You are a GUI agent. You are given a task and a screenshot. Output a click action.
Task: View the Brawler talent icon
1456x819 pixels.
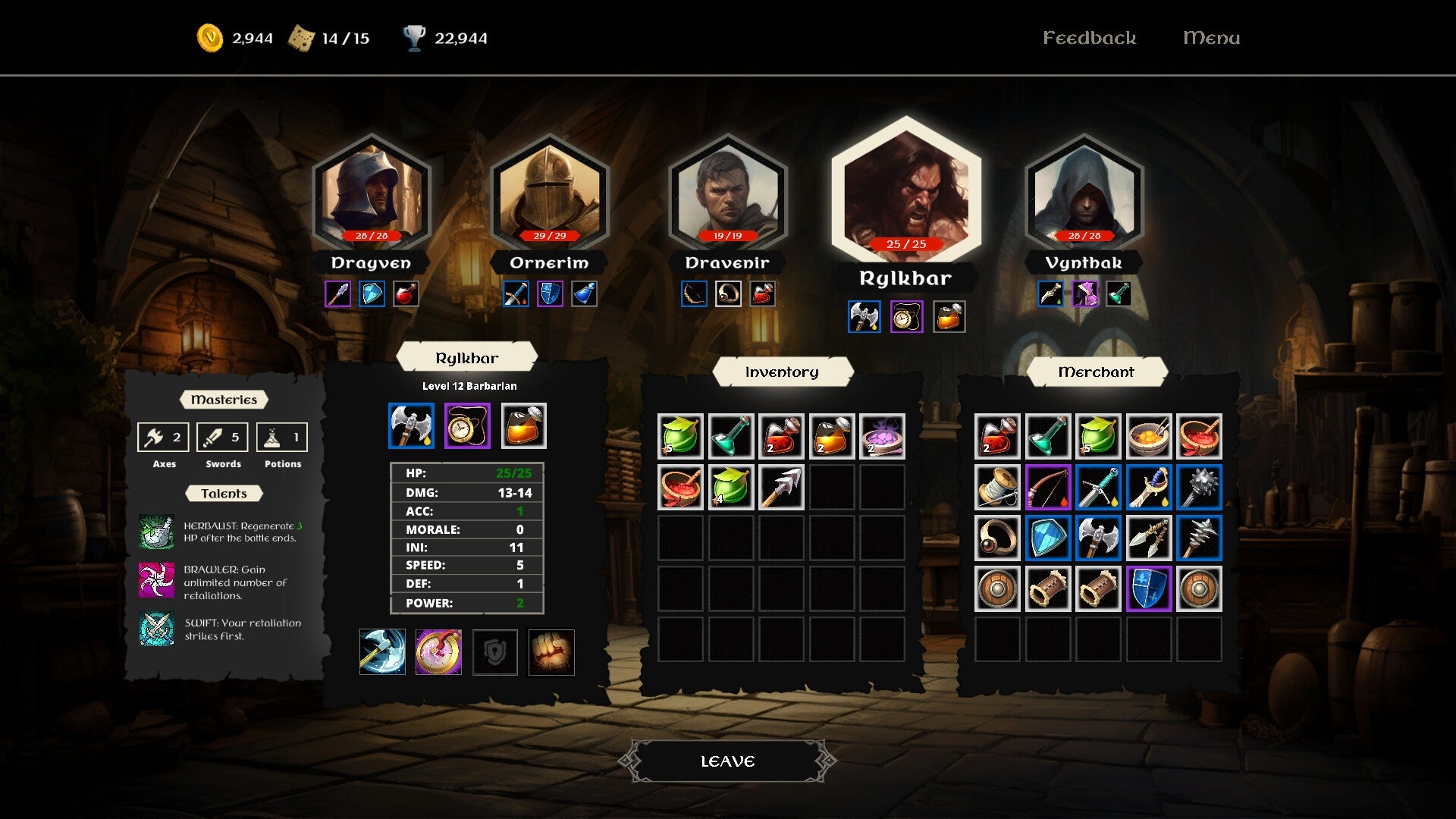(x=157, y=581)
